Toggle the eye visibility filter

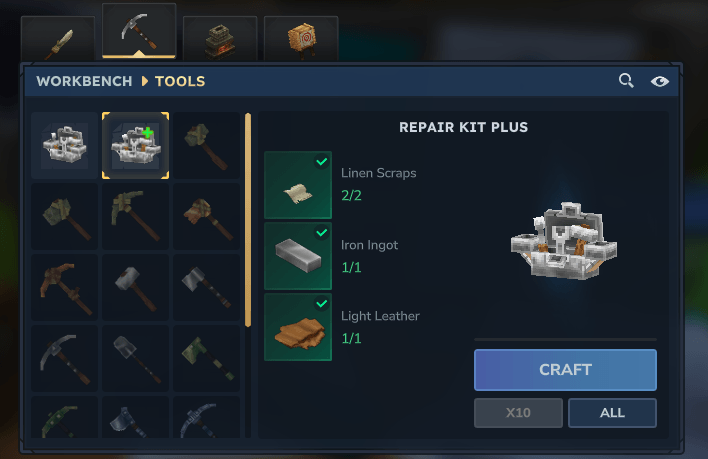659,81
